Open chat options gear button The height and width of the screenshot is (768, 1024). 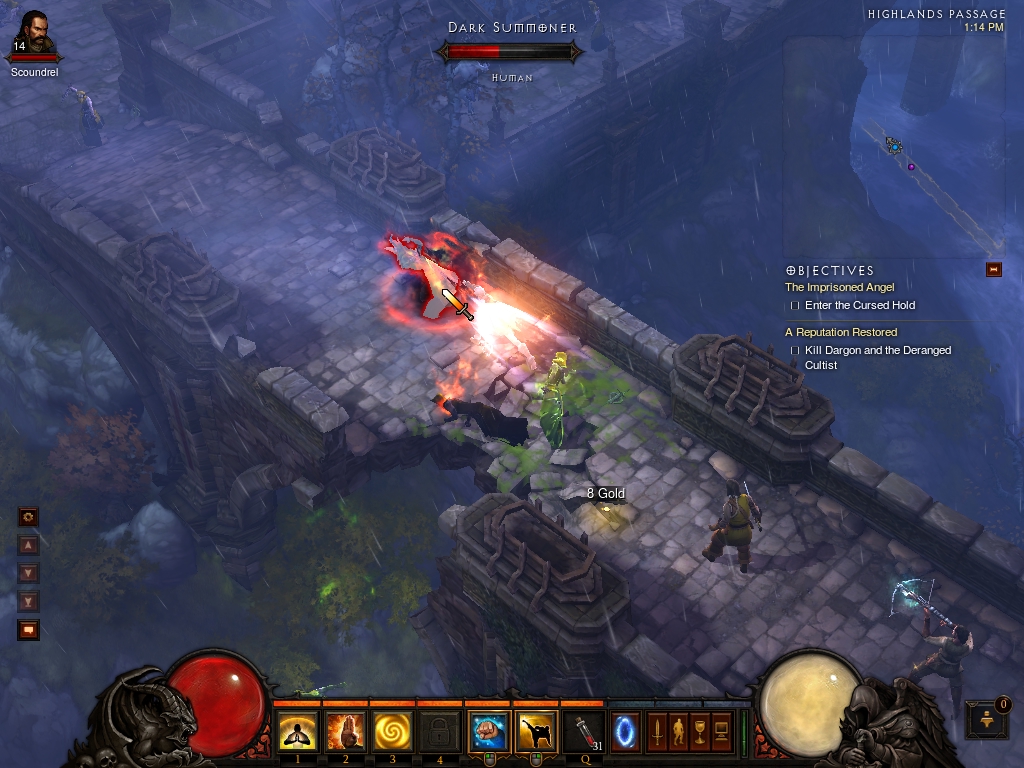[29, 517]
